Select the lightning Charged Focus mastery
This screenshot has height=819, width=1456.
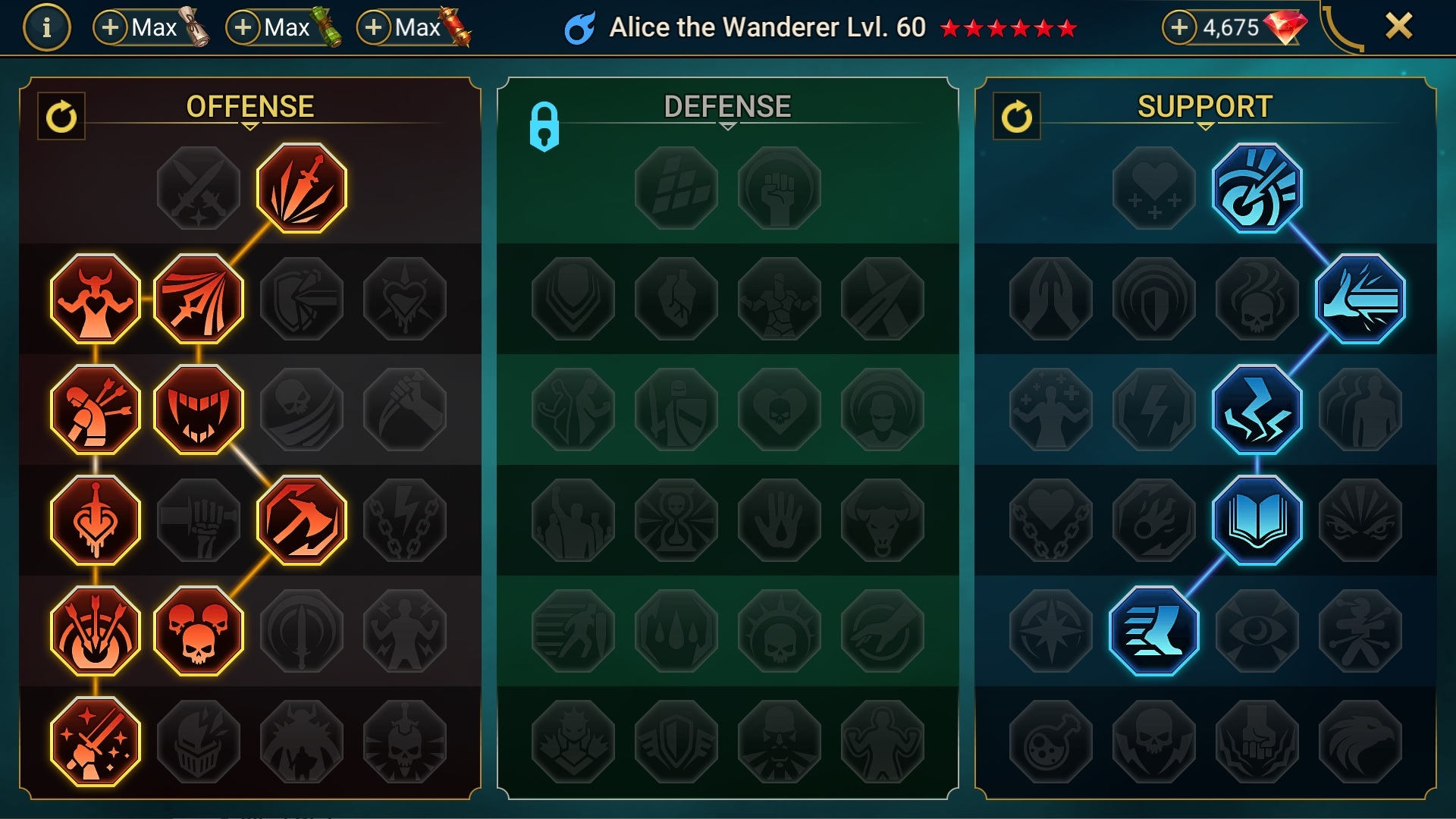pyautogui.click(x=1258, y=409)
